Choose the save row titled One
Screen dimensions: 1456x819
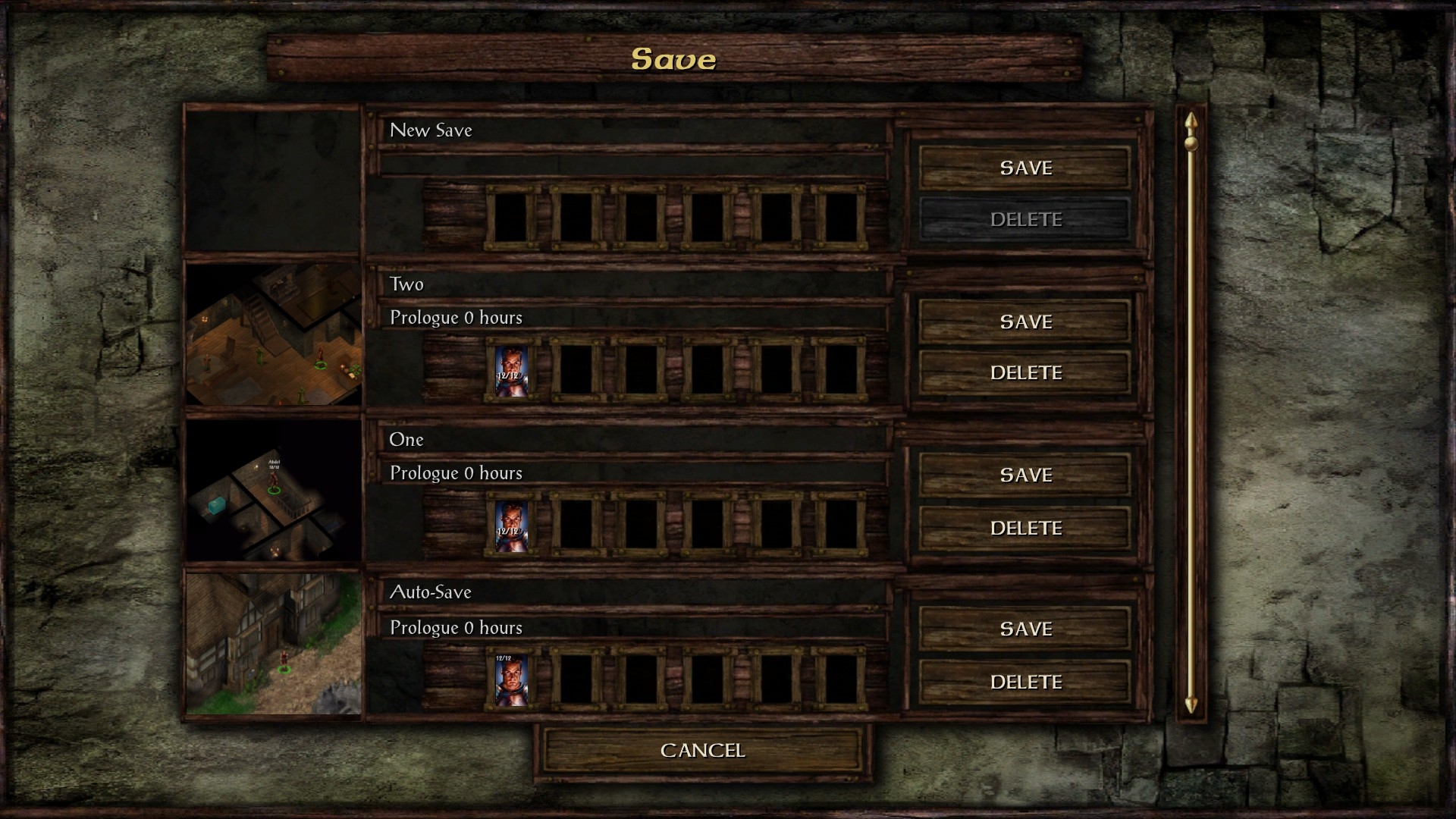[634, 440]
